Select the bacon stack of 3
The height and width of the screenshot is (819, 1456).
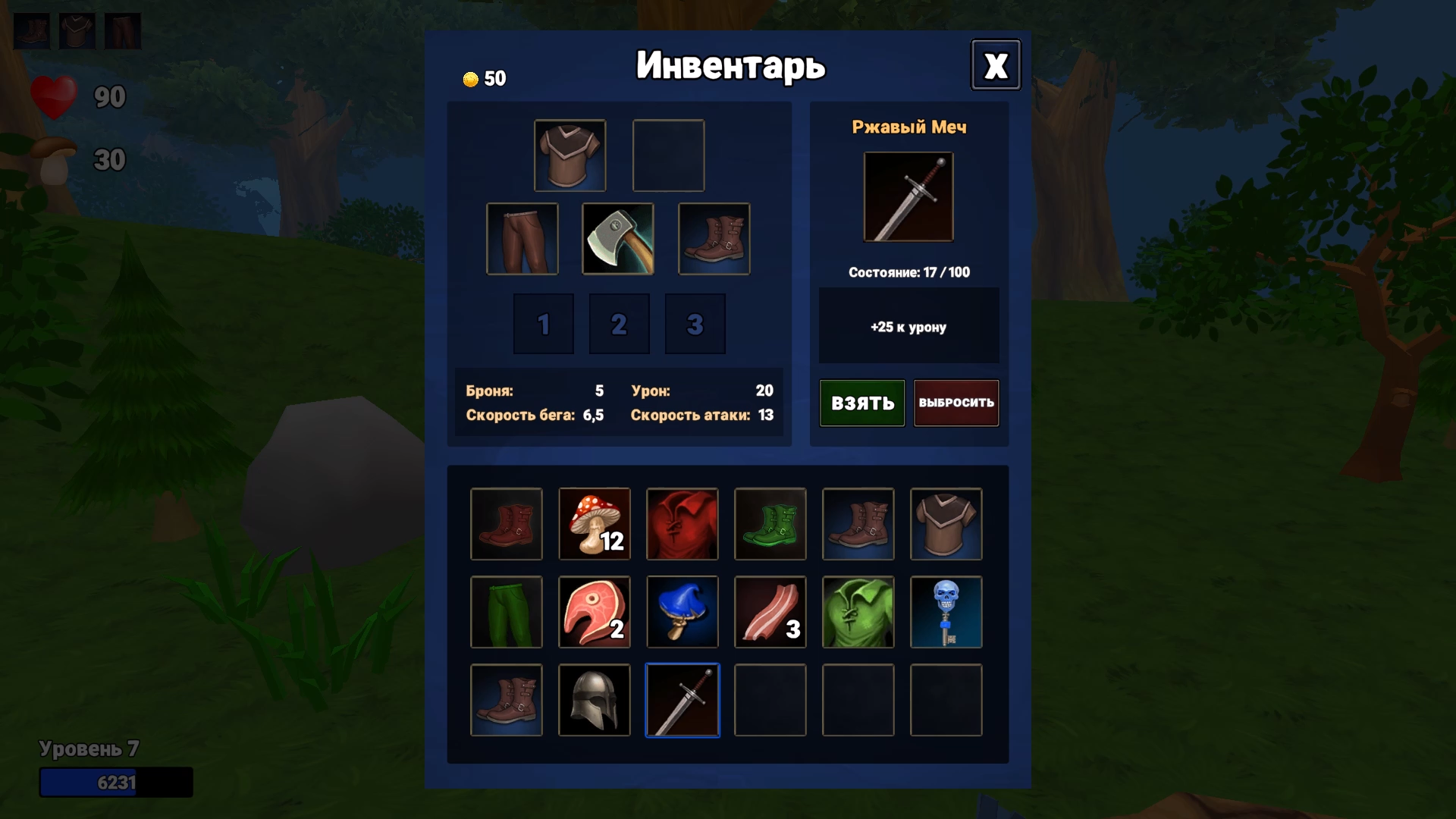point(770,612)
